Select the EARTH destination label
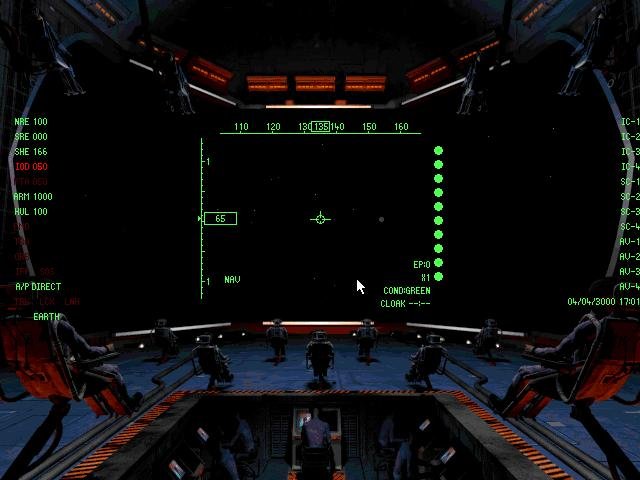640x480 pixels. [x=47, y=317]
